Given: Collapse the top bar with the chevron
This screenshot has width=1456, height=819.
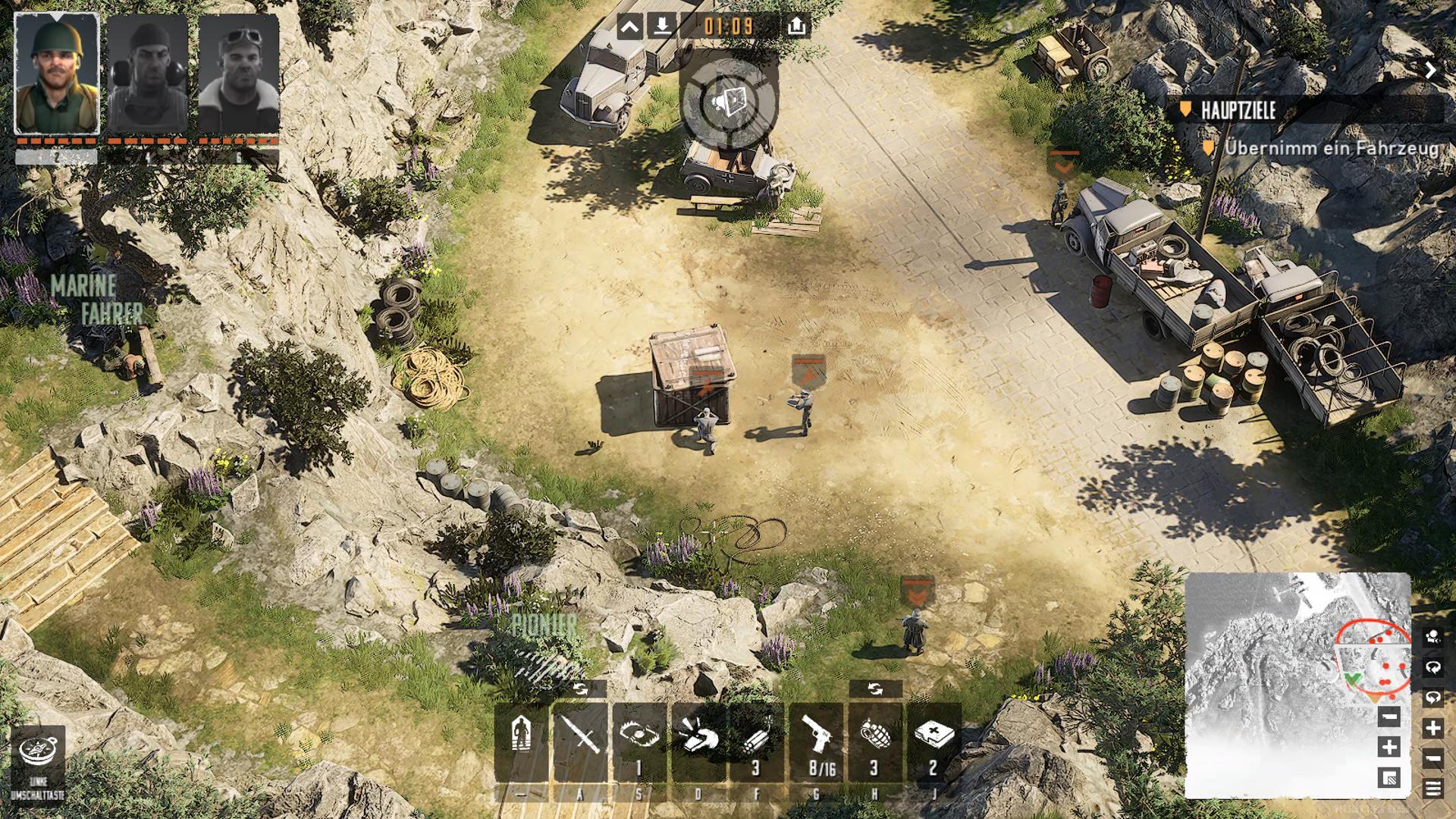Looking at the screenshot, I should tap(630, 27).
